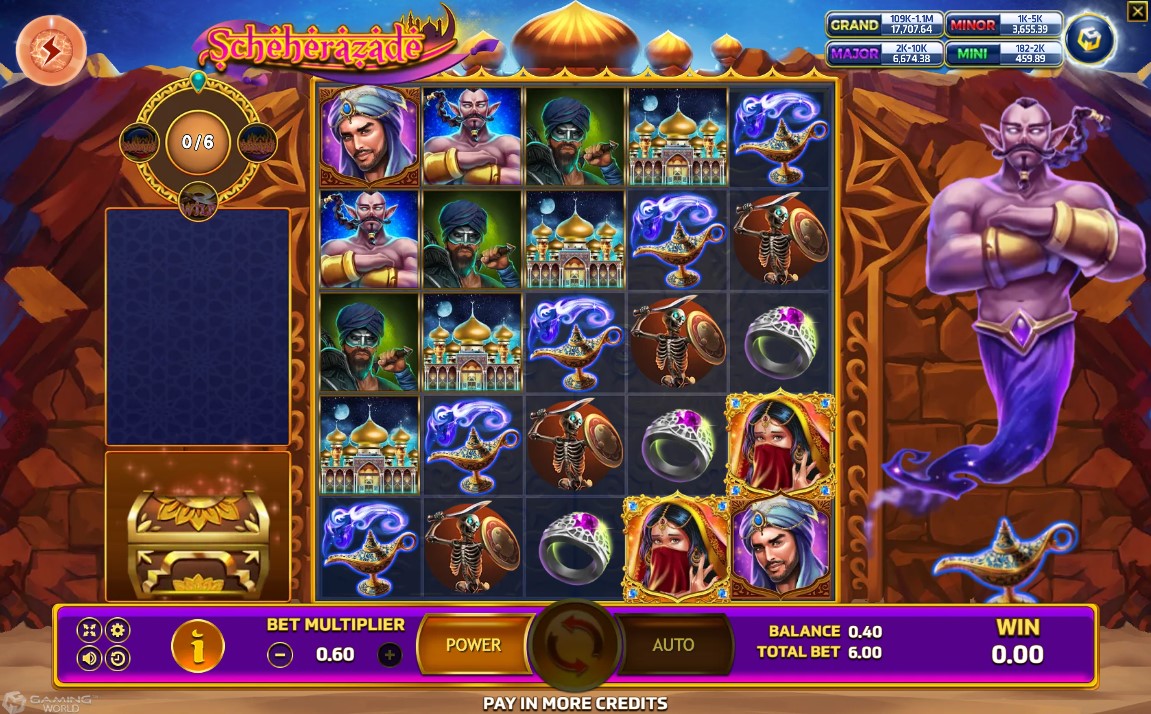Spin the reels with the circular arrows button

(x=574, y=646)
